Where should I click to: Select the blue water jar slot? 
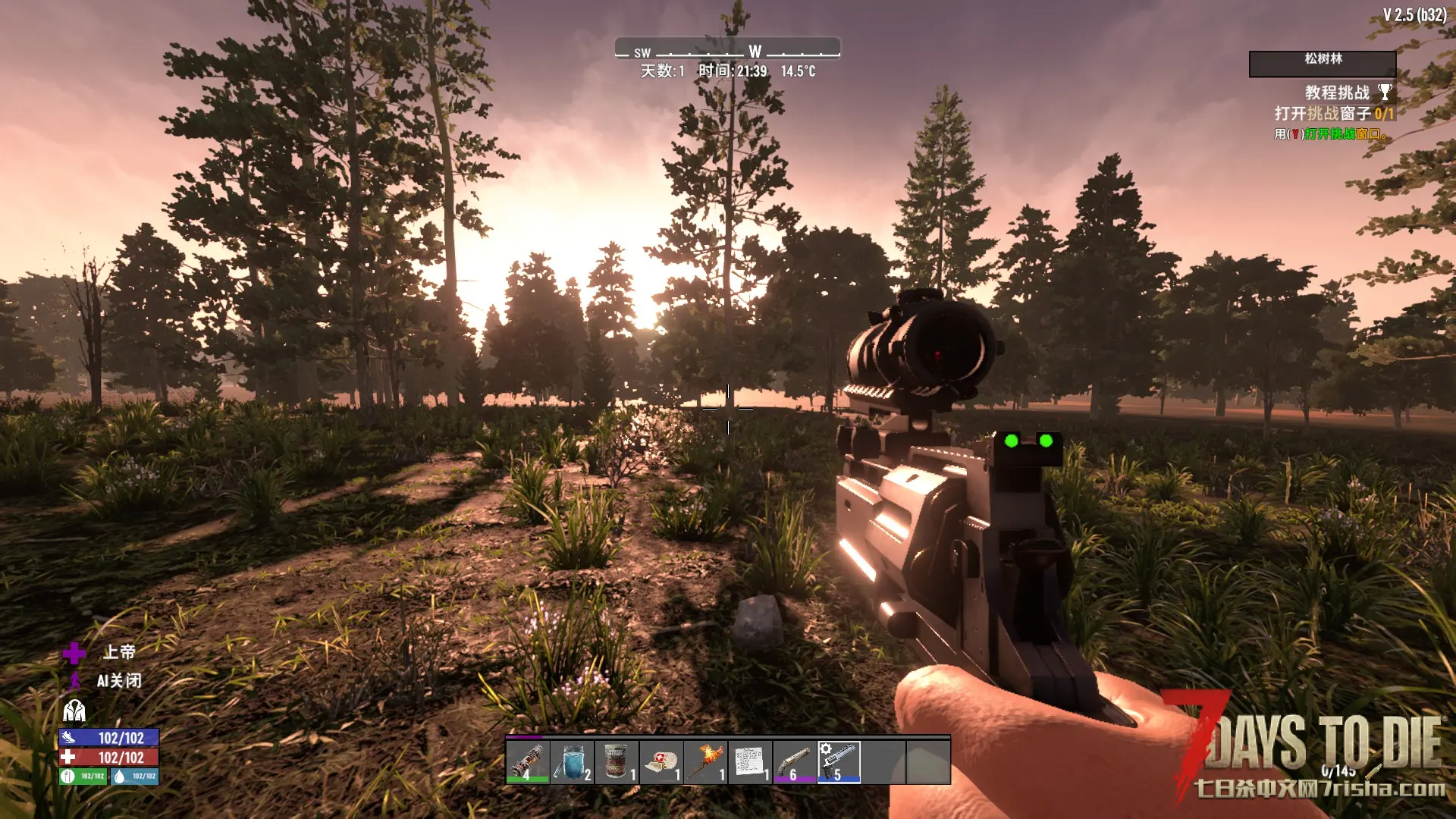tap(572, 761)
